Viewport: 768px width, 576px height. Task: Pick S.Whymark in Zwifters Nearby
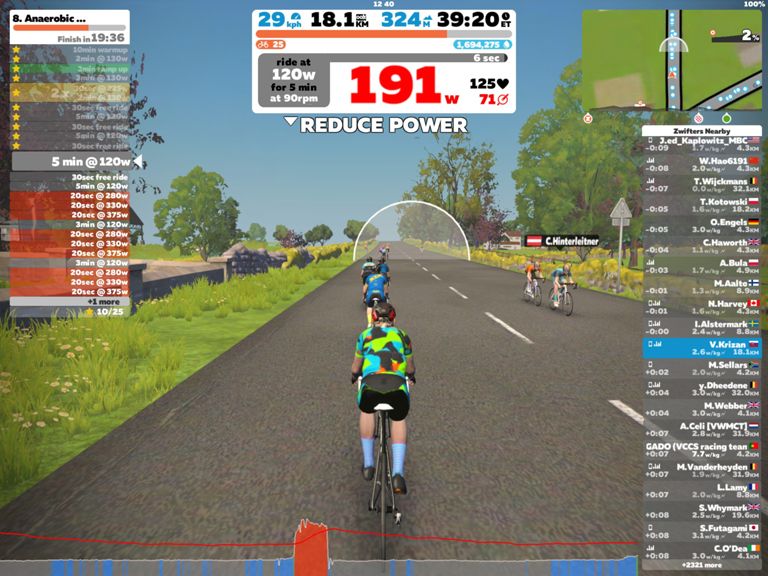pos(703,510)
